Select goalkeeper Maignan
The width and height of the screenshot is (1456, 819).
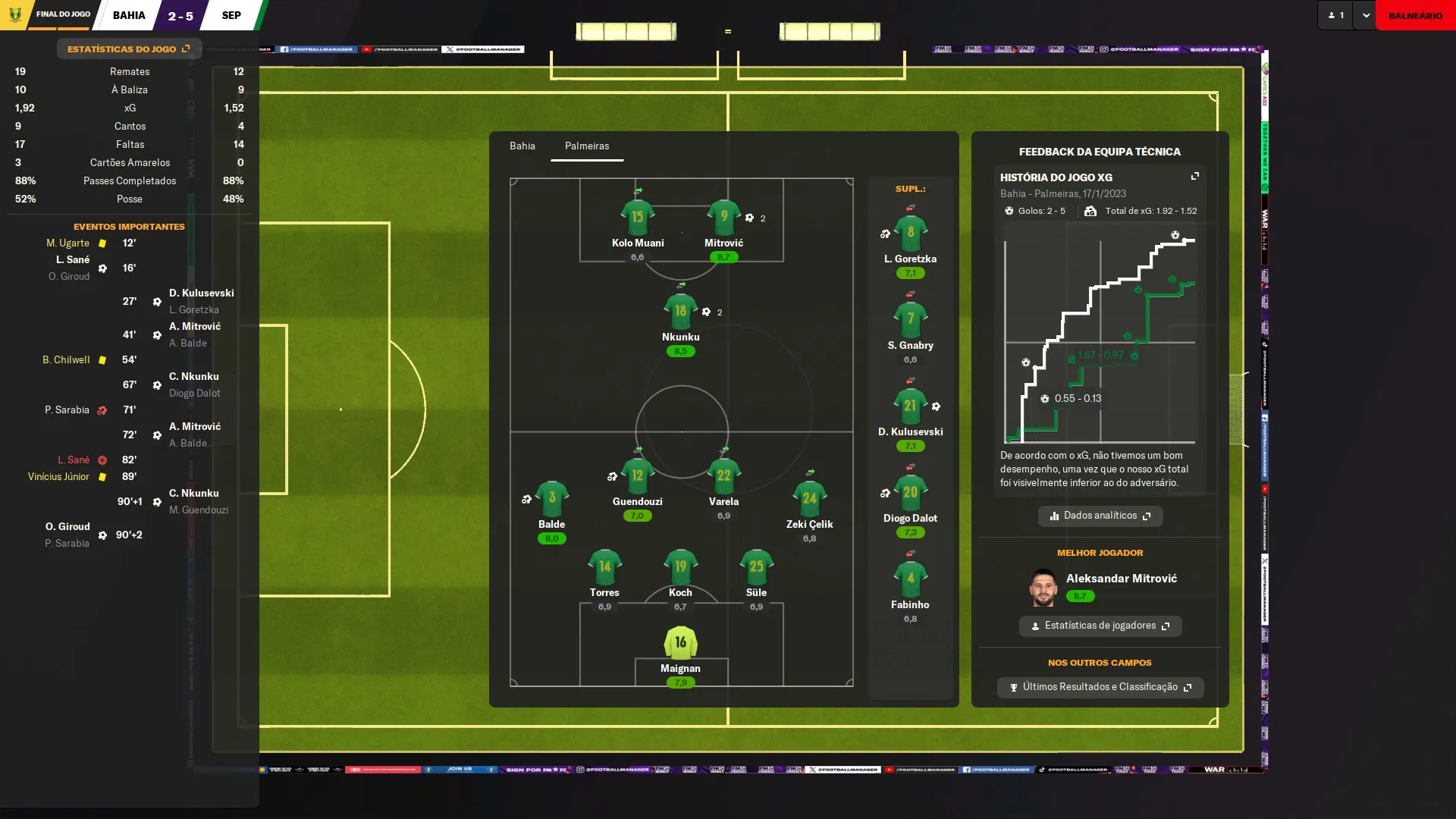click(x=680, y=643)
